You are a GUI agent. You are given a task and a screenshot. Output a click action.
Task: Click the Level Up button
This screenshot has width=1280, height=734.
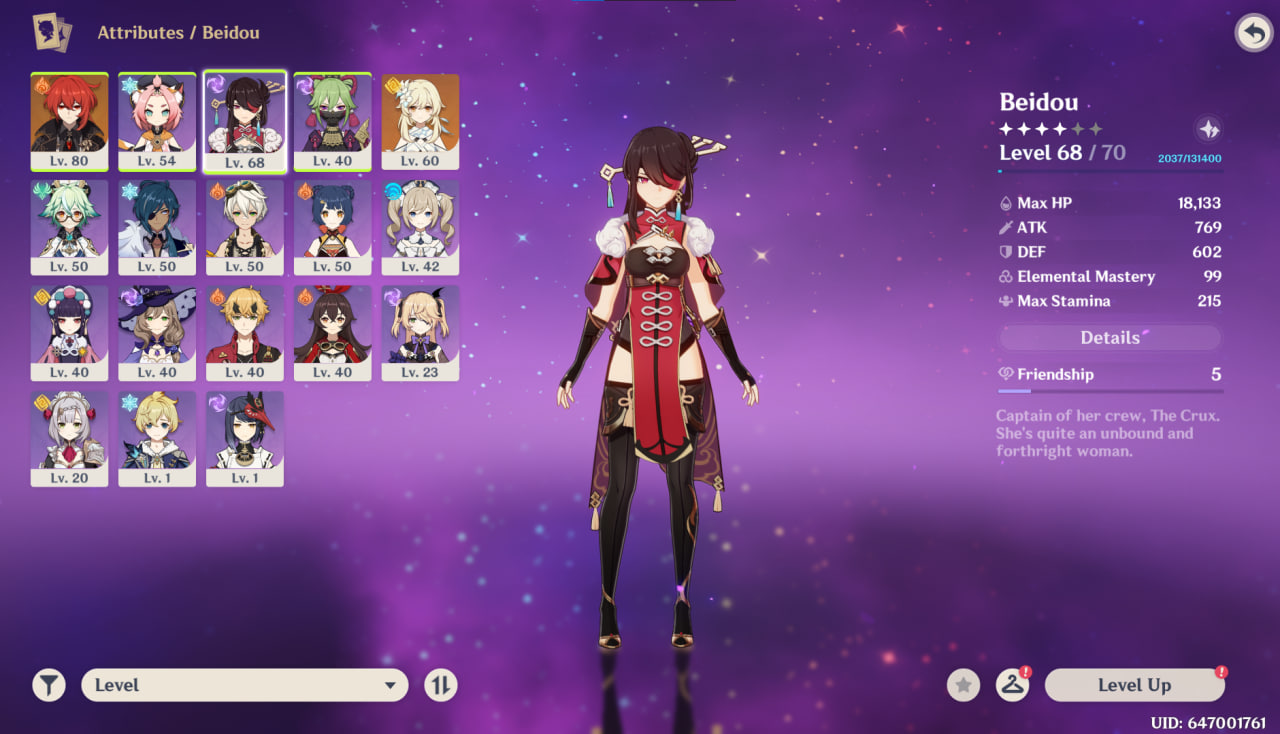click(x=1134, y=685)
